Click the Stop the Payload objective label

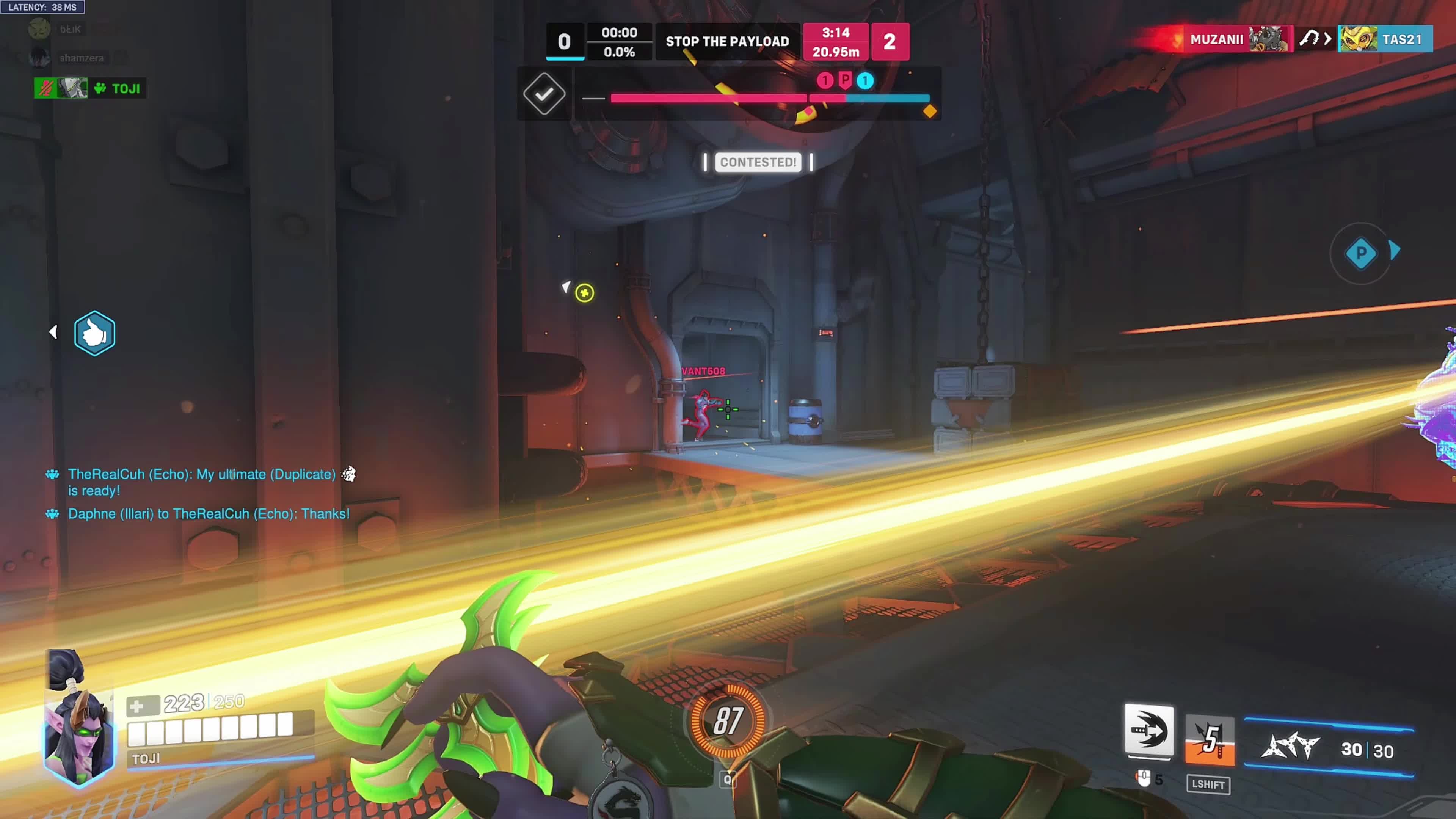tap(727, 41)
